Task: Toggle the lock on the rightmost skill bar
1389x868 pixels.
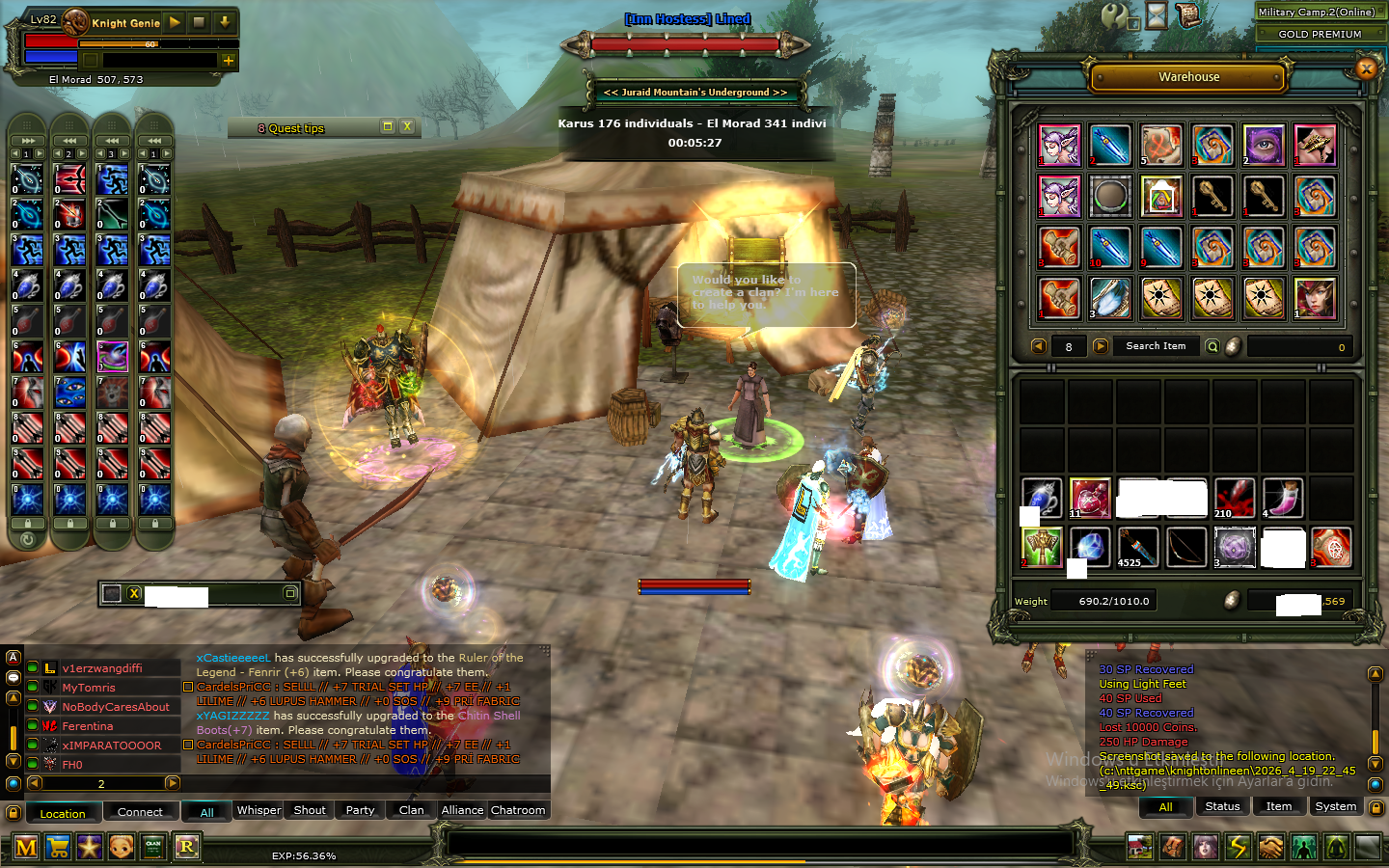Action: tap(154, 524)
